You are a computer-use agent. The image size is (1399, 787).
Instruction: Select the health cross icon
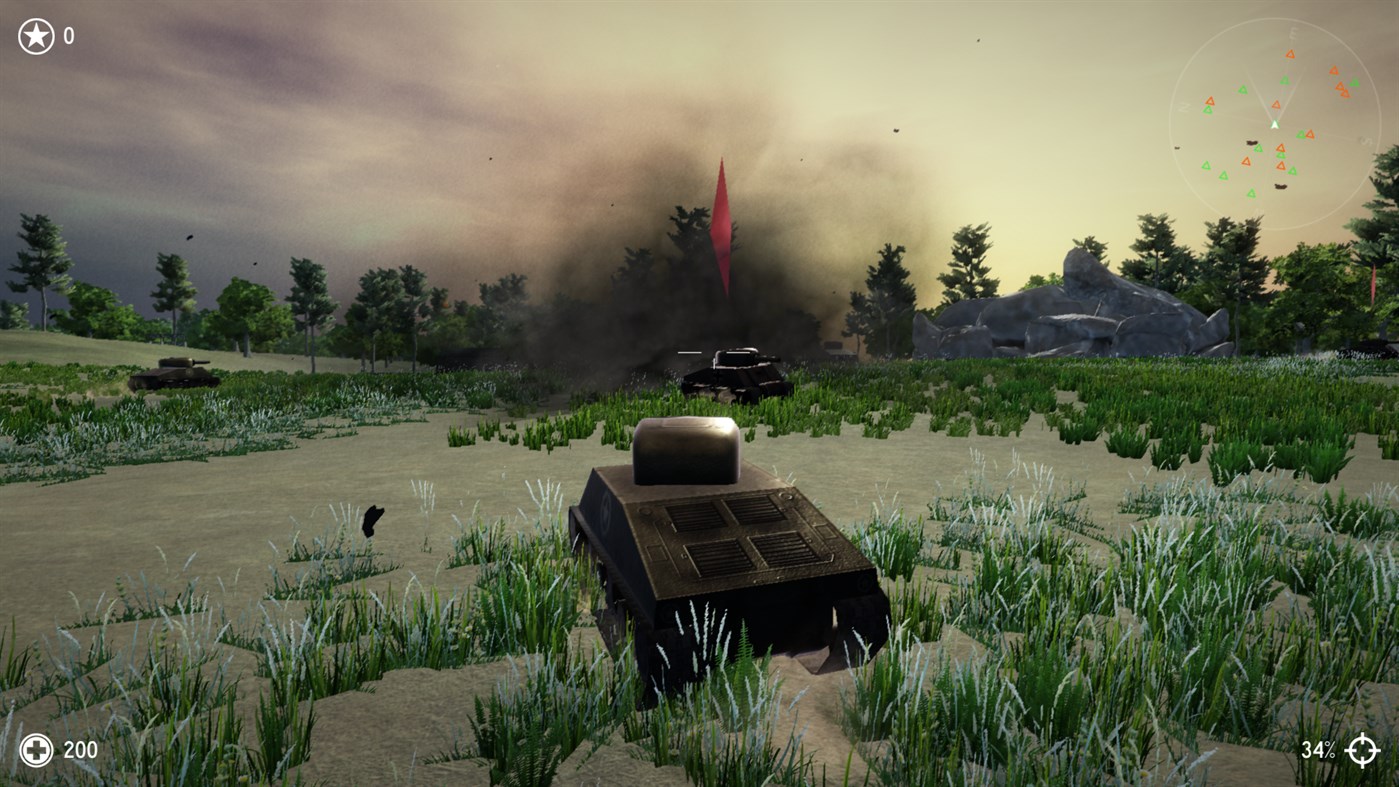coord(36,749)
